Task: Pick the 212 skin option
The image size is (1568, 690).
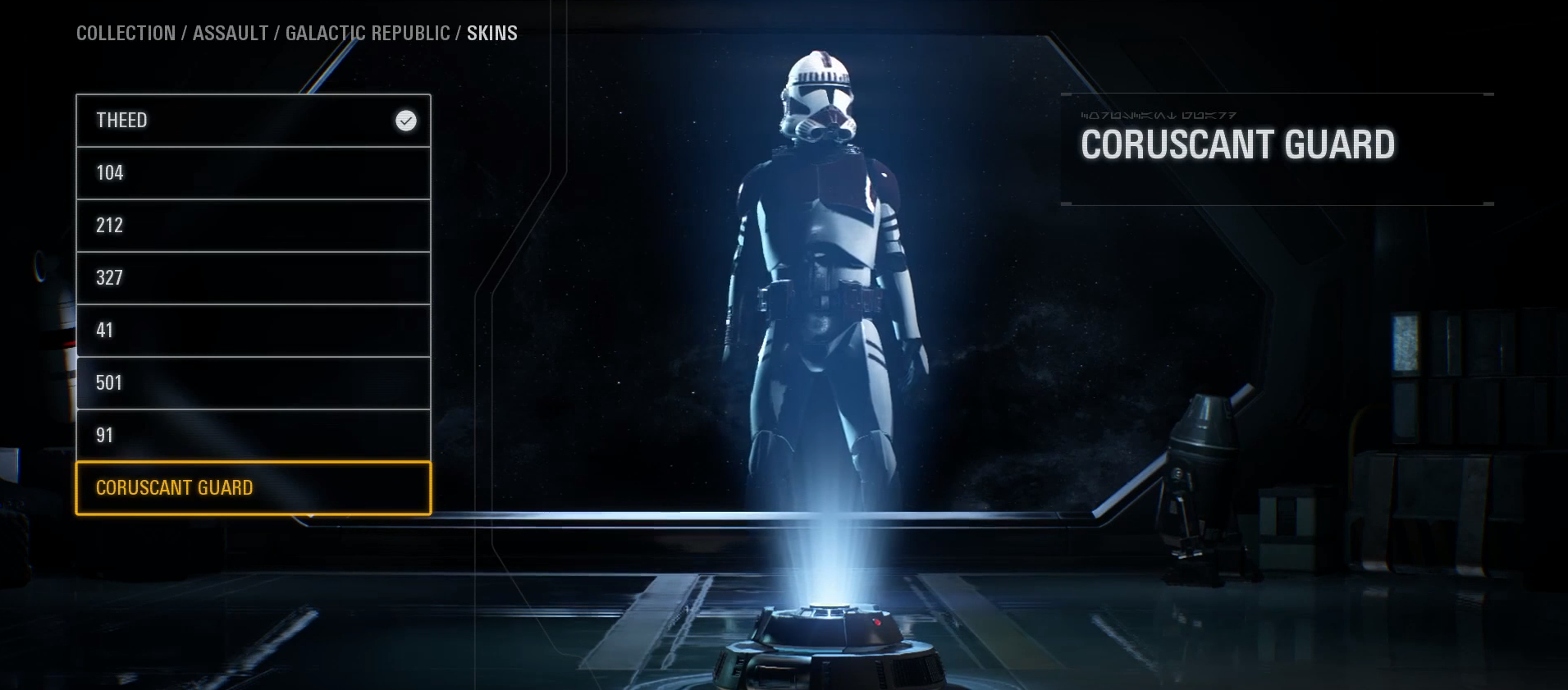Action: click(253, 226)
